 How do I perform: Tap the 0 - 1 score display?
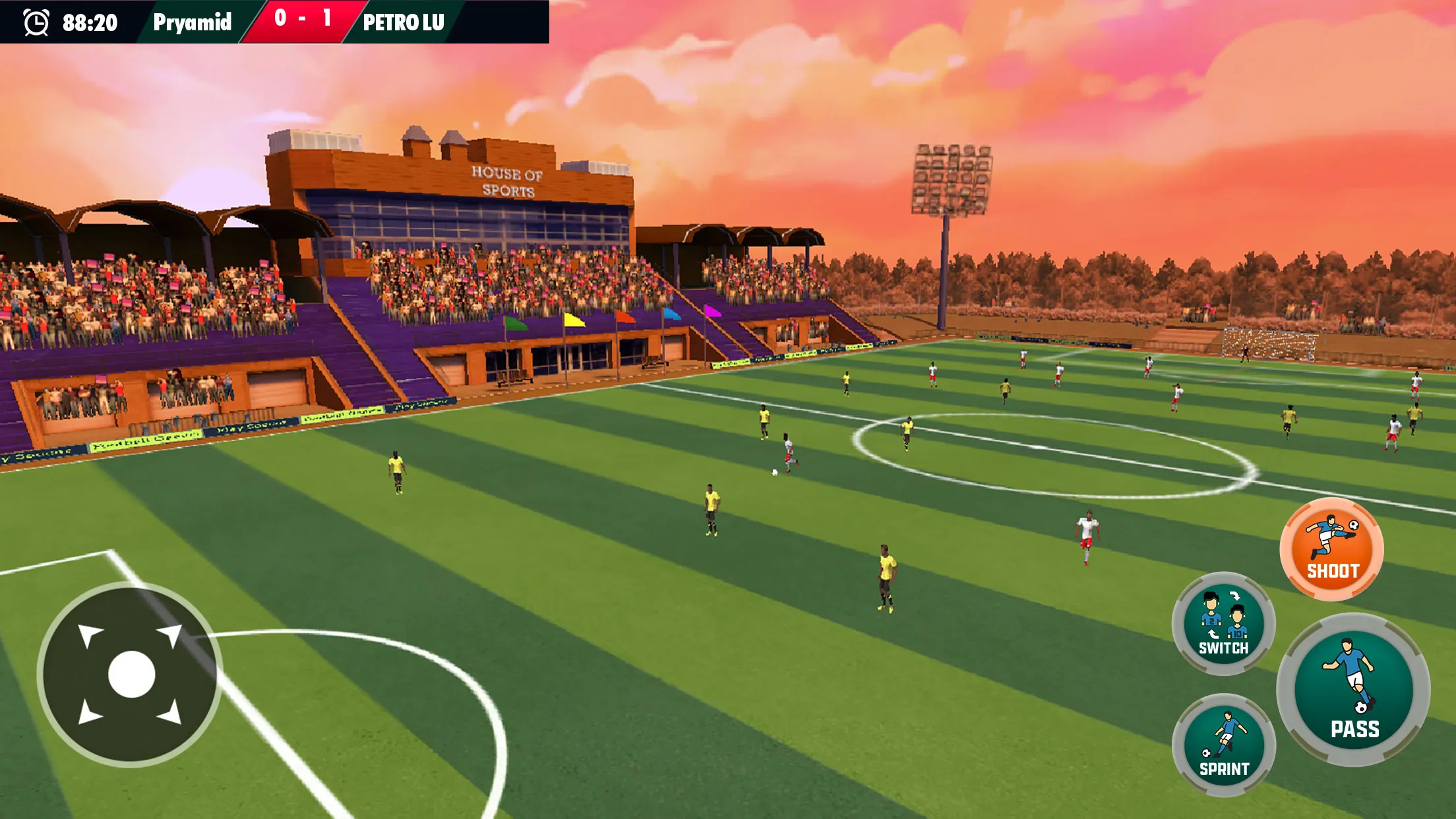[301, 20]
